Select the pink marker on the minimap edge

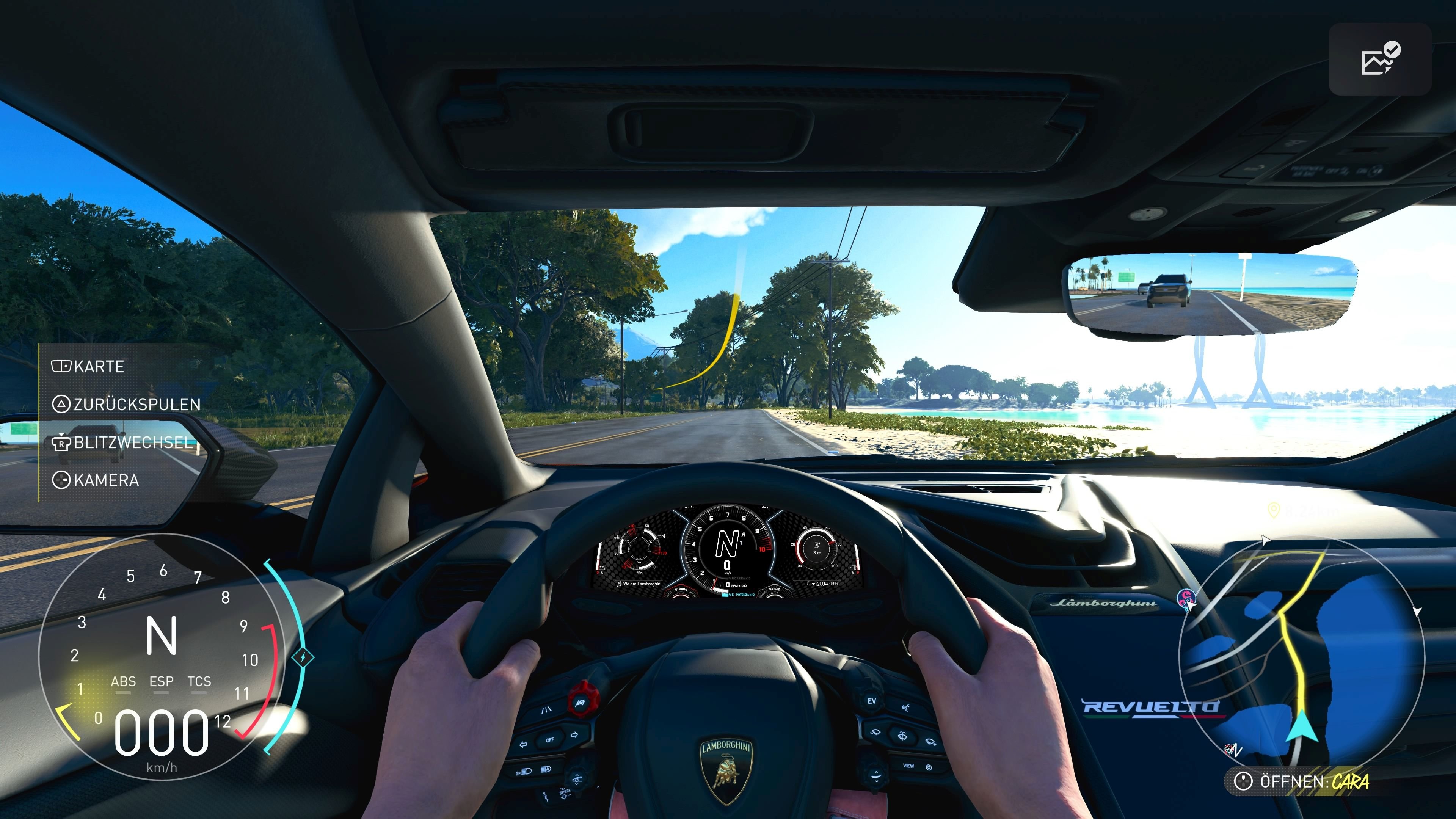(1186, 598)
